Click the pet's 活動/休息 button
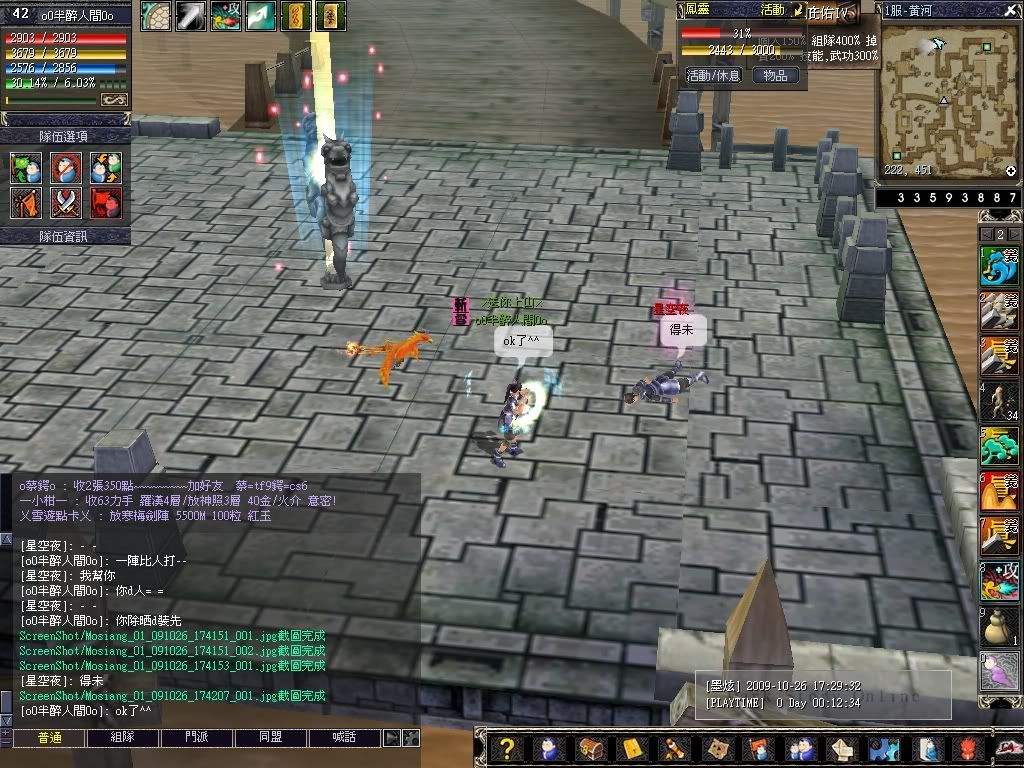 coord(713,75)
